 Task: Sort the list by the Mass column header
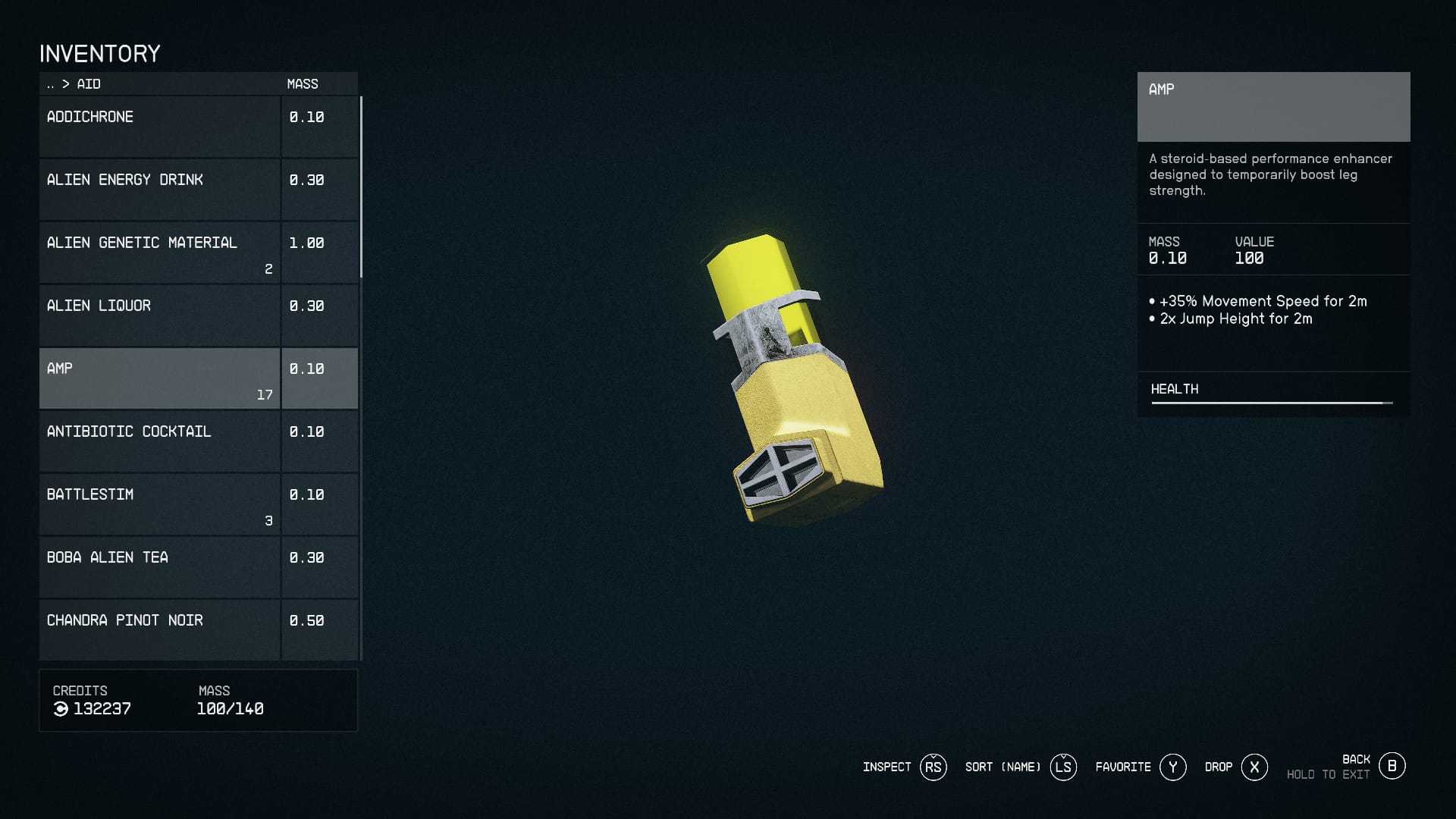pos(303,84)
